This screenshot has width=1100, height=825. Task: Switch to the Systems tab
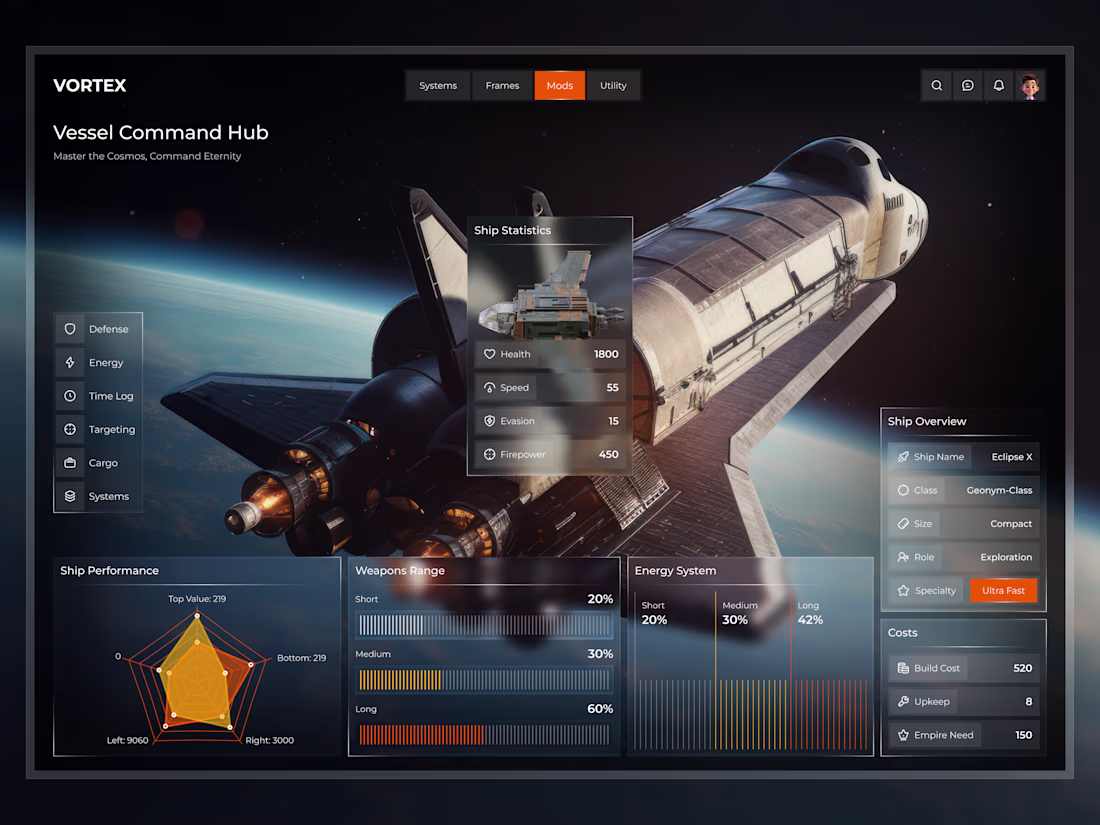point(438,86)
